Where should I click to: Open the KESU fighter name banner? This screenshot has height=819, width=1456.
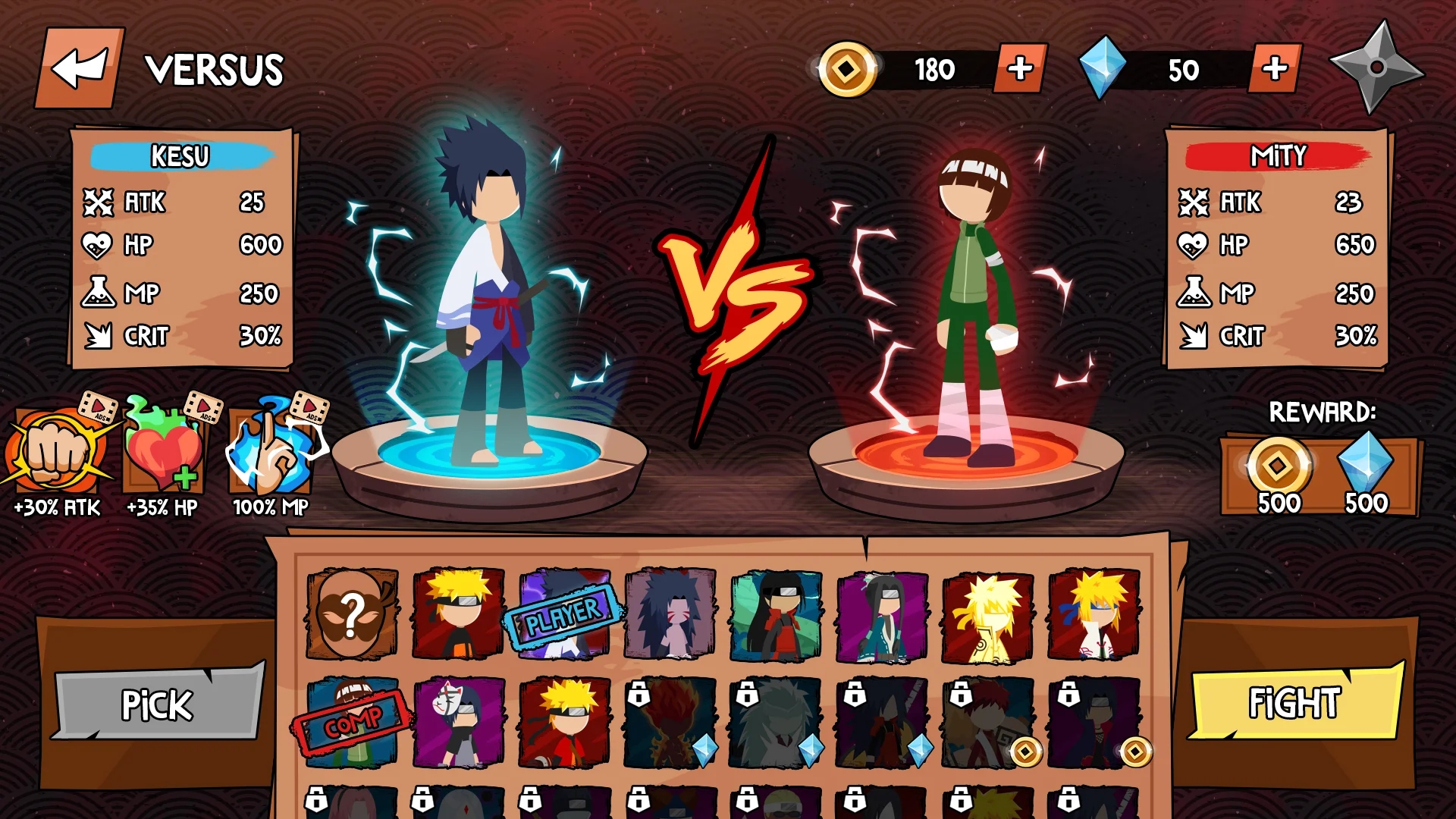tap(180, 158)
